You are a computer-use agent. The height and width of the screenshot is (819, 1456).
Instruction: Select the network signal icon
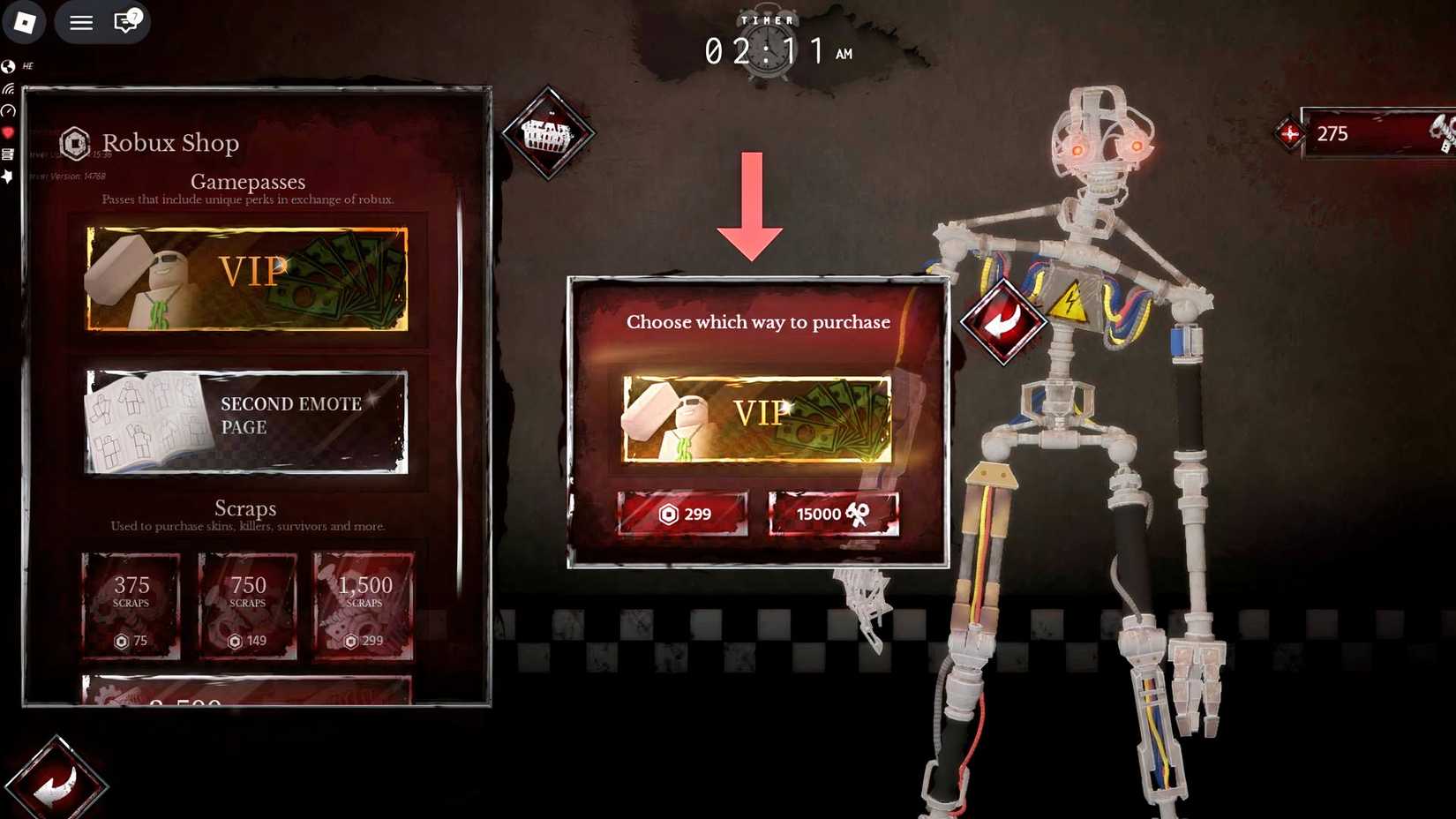[8, 88]
